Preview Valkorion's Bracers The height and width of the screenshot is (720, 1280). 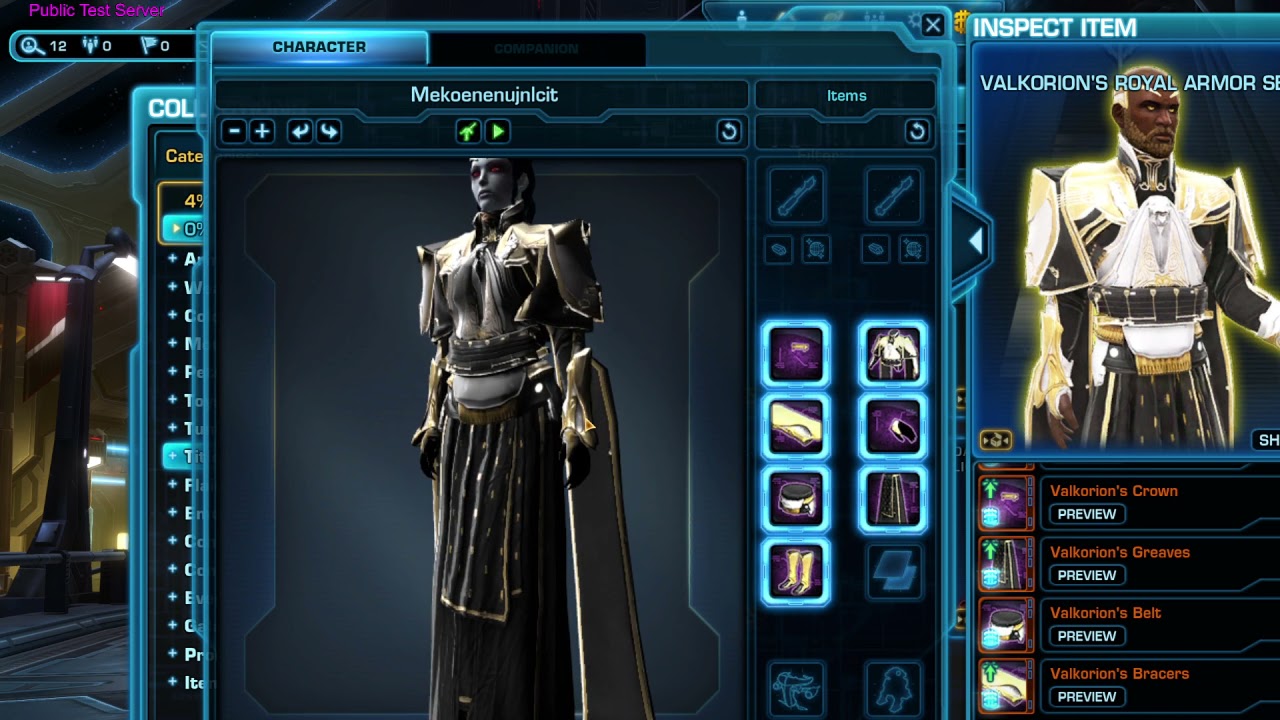(x=1086, y=697)
